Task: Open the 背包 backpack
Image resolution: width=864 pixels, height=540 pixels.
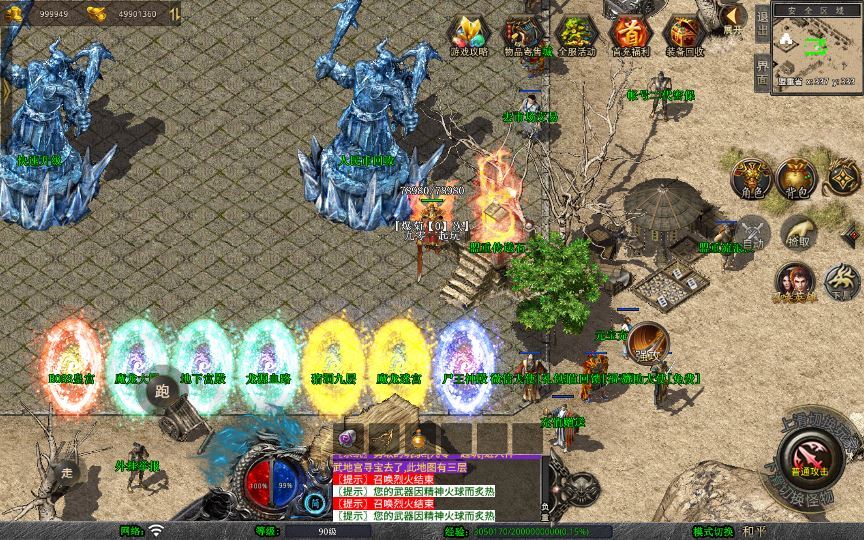Action: click(x=797, y=178)
